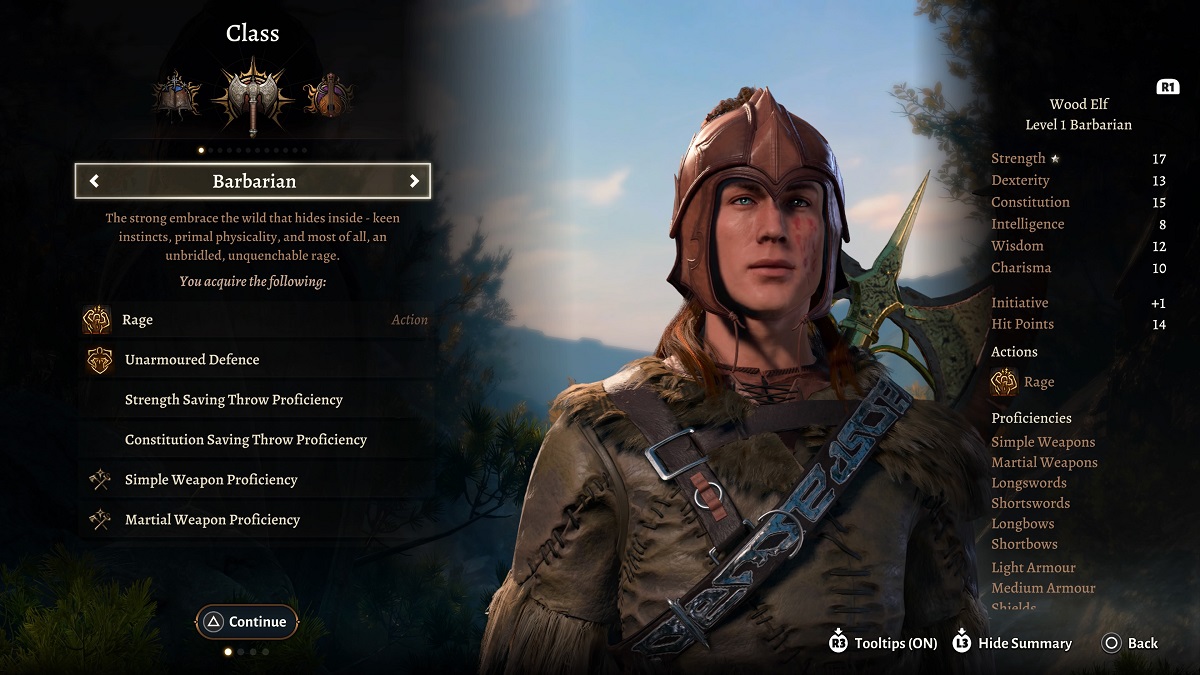Toggle Tooltips on or off
Screen dimensions: 1200x675
[x=884, y=643]
